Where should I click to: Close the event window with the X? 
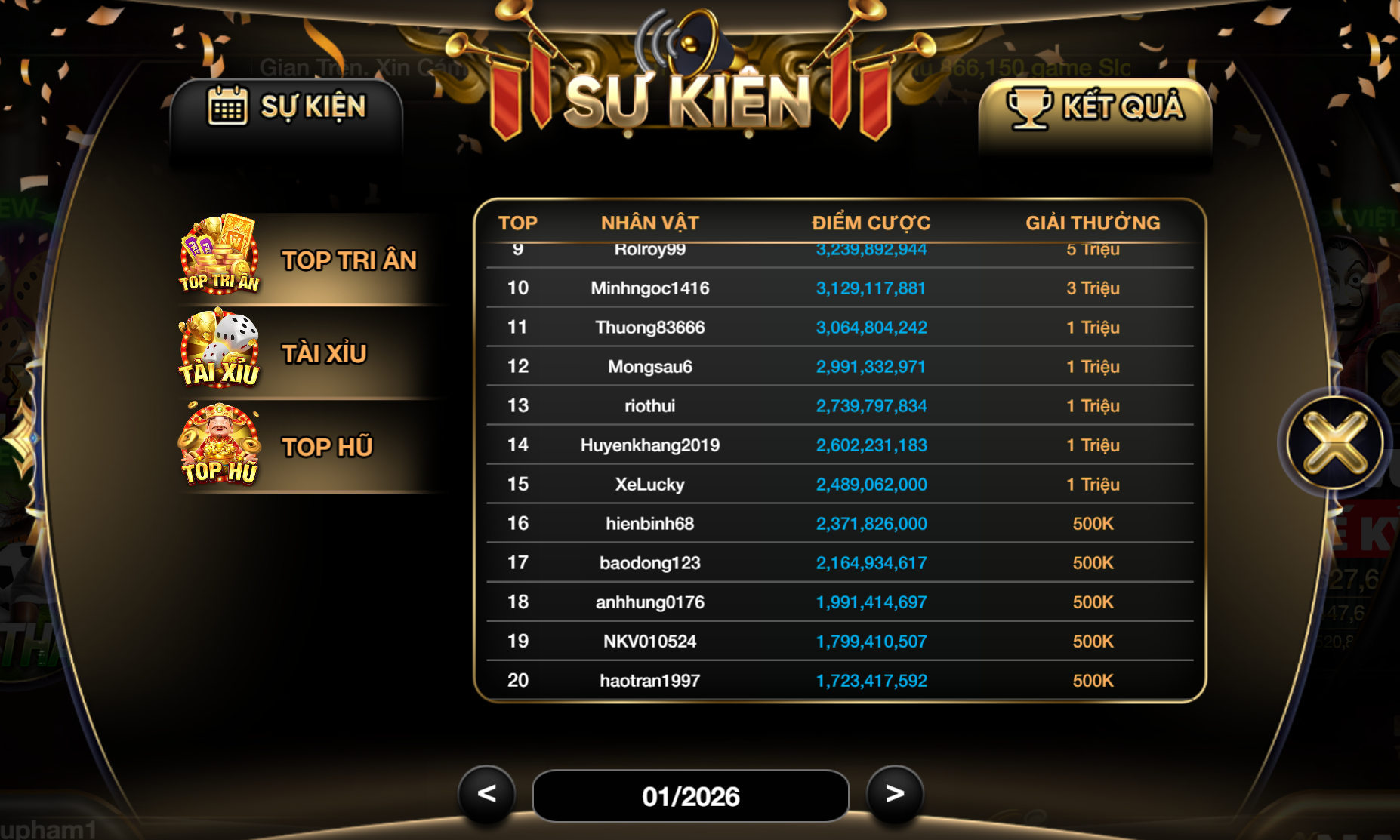(1335, 443)
